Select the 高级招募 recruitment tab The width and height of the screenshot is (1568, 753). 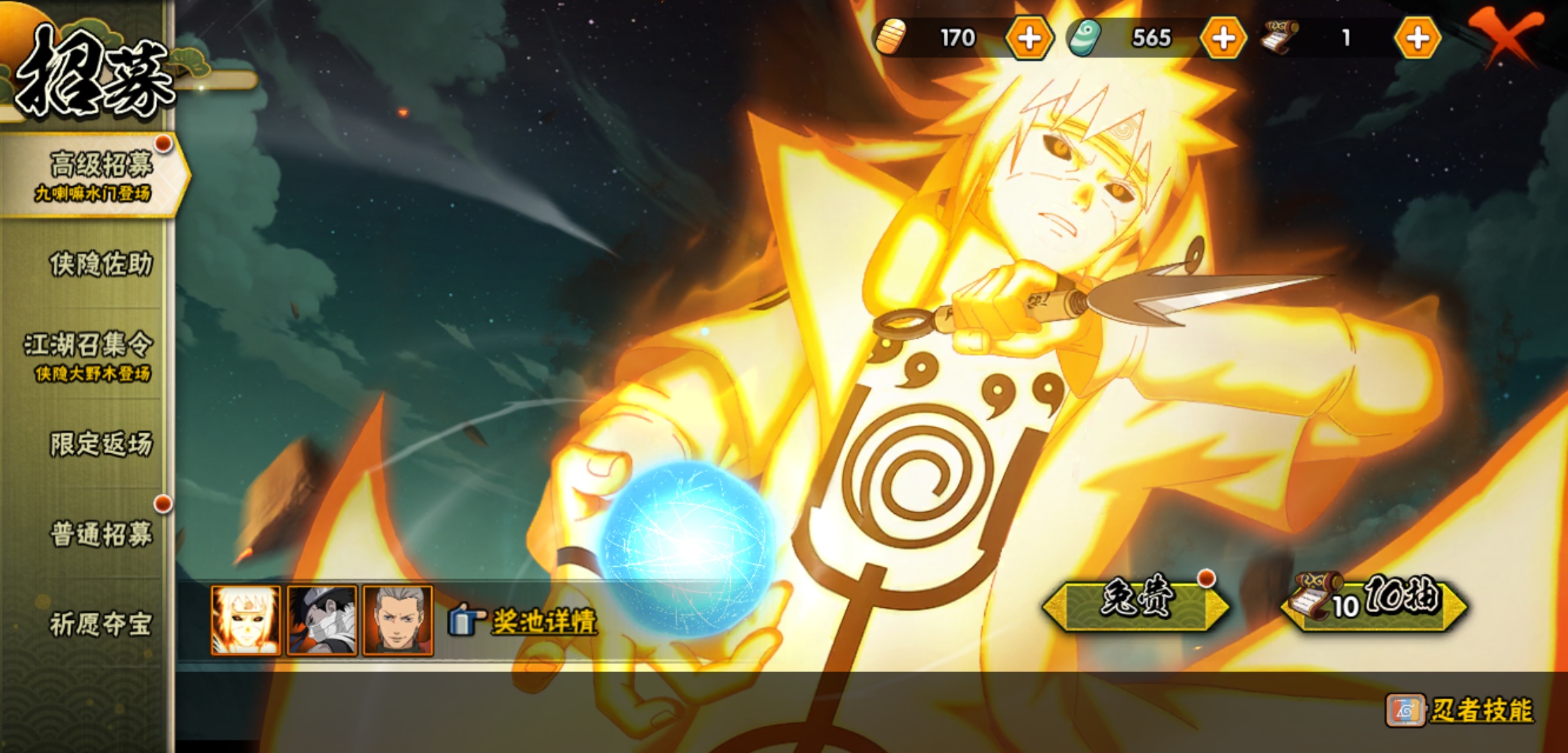point(98,174)
